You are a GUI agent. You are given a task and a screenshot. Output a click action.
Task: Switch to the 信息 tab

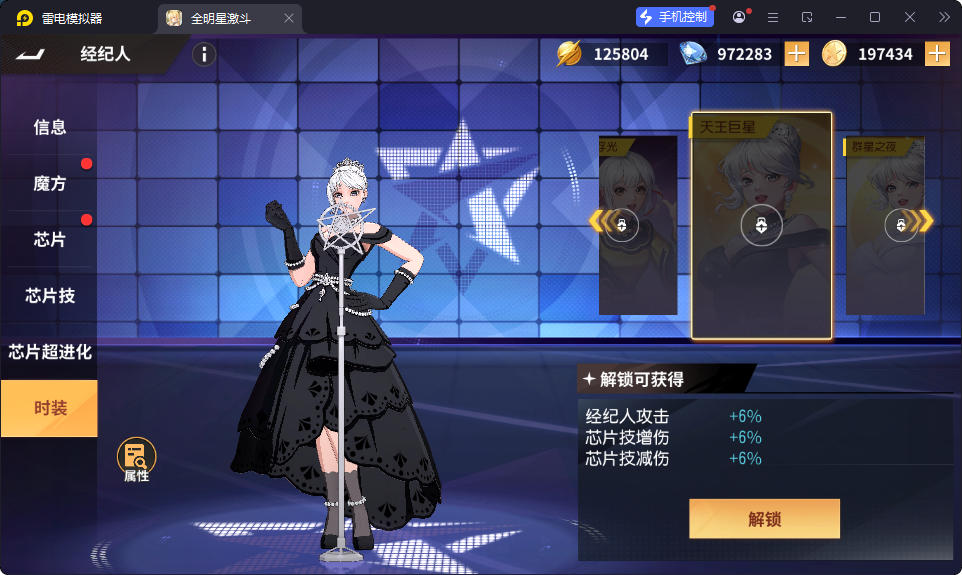tap(49, 127)
